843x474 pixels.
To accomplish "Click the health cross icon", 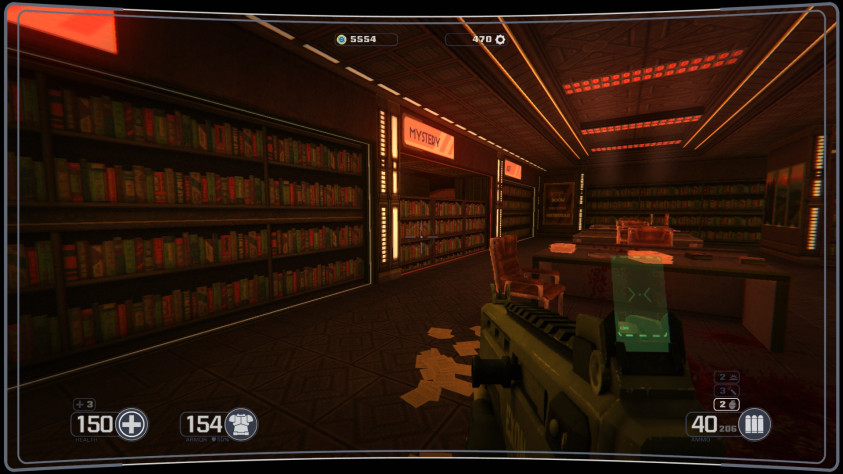I will click(x=131, y=424).
